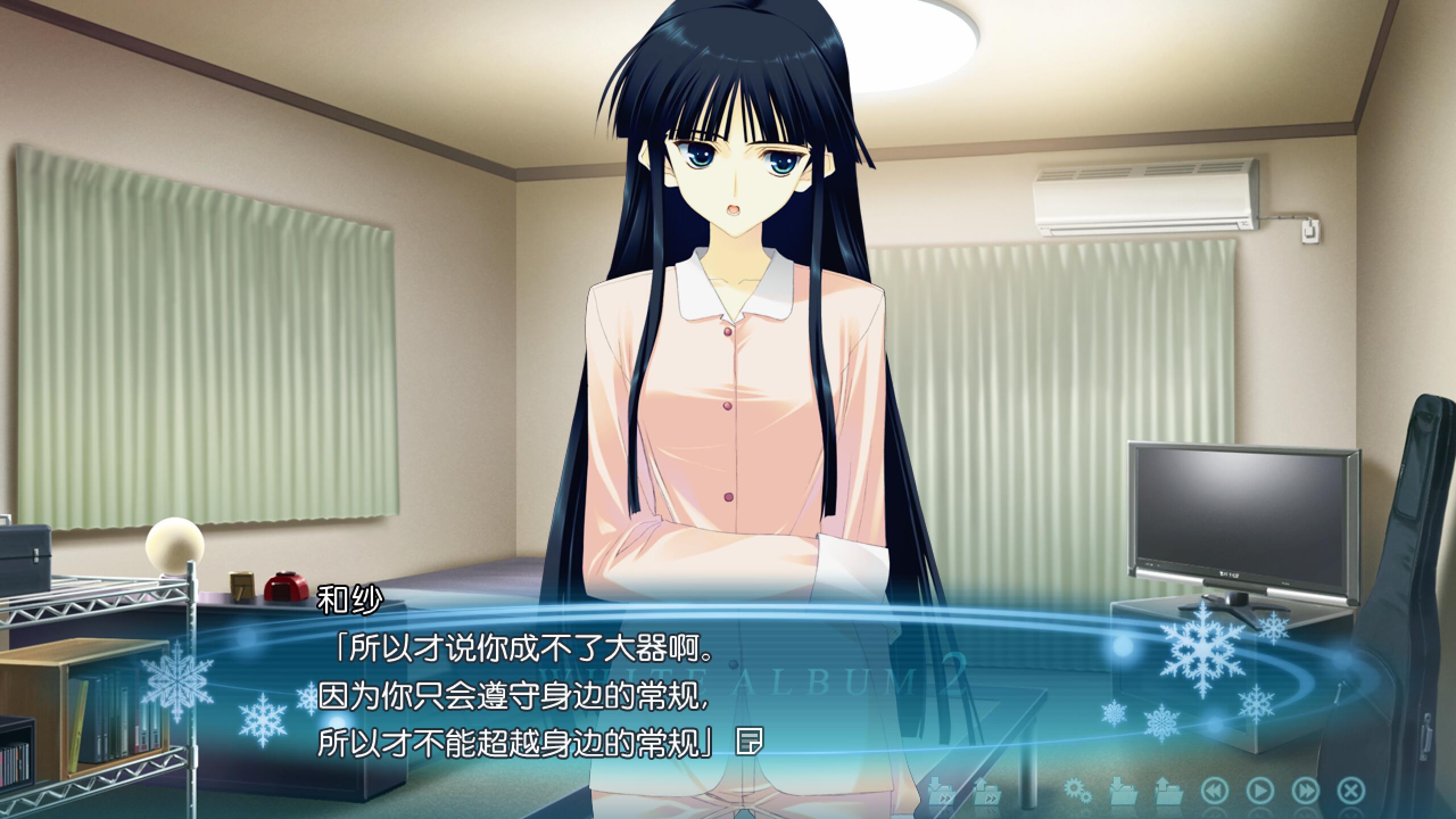Click the rewind backlog button
Image resolution: width=1456 pixels, height=819 pixels.
(1214, 791)
